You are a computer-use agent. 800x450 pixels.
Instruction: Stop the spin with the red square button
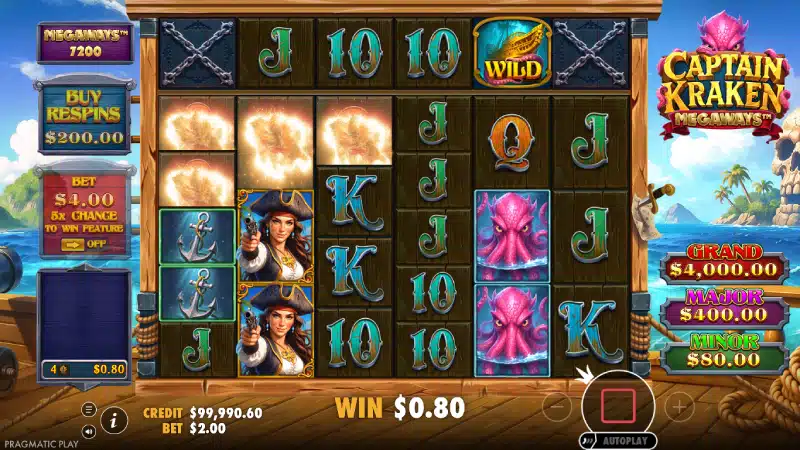(618, 405)
